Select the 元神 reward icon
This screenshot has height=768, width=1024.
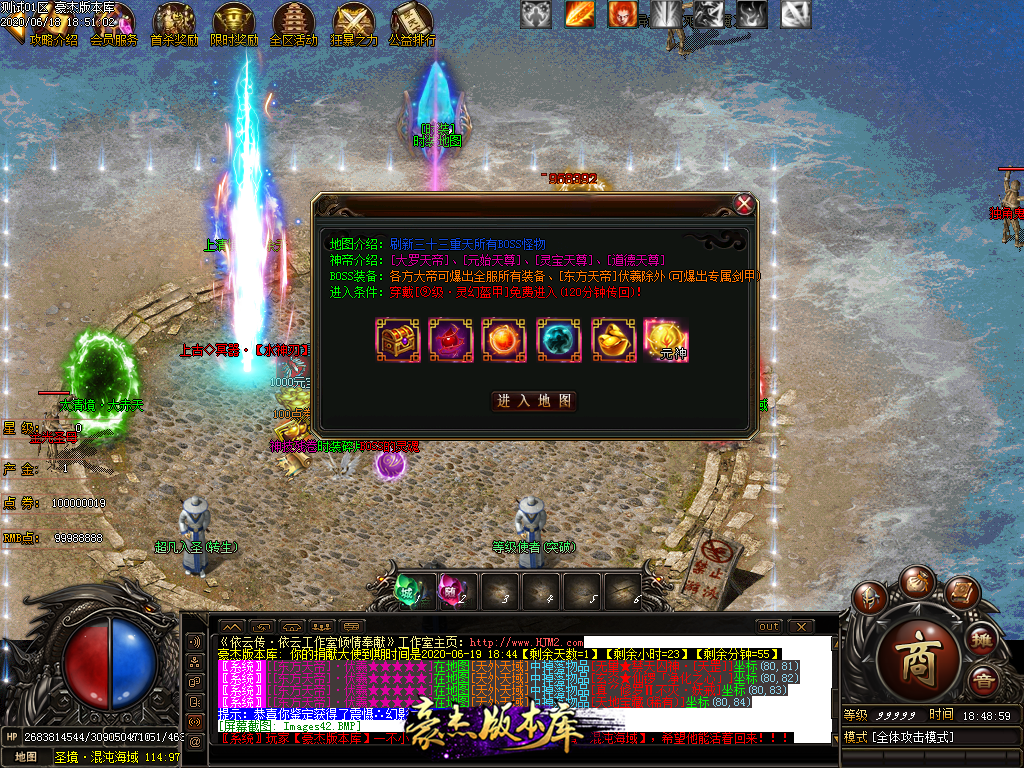pos(665,339)
